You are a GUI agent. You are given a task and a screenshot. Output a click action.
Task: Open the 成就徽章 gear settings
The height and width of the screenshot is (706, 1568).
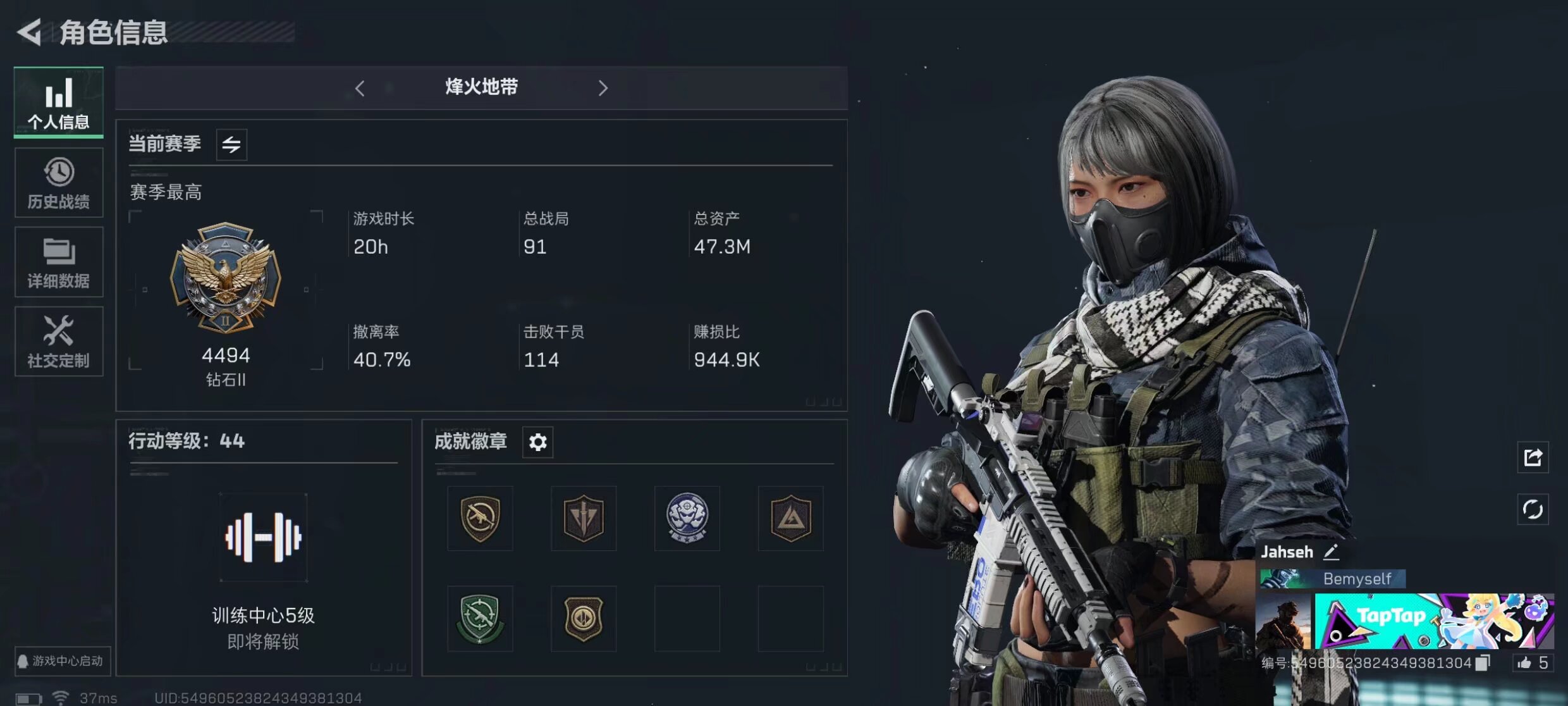(x=537, y=442)
